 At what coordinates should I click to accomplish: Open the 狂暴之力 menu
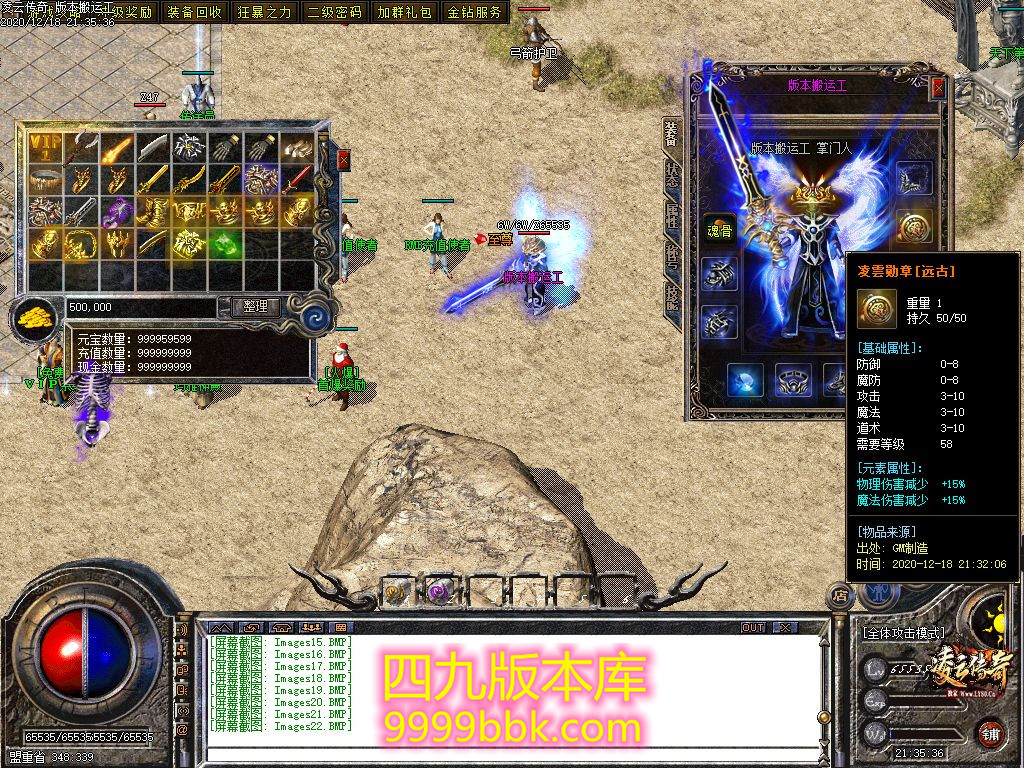[x=265, y=12]
